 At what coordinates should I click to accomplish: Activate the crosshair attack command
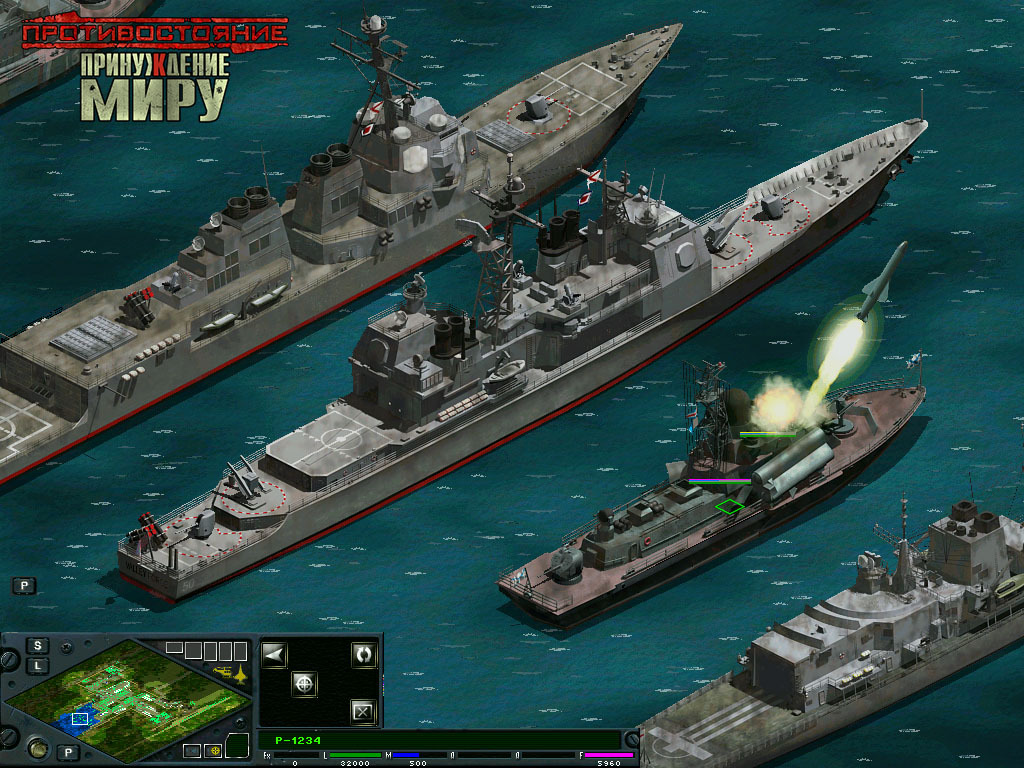coord(305,684)
